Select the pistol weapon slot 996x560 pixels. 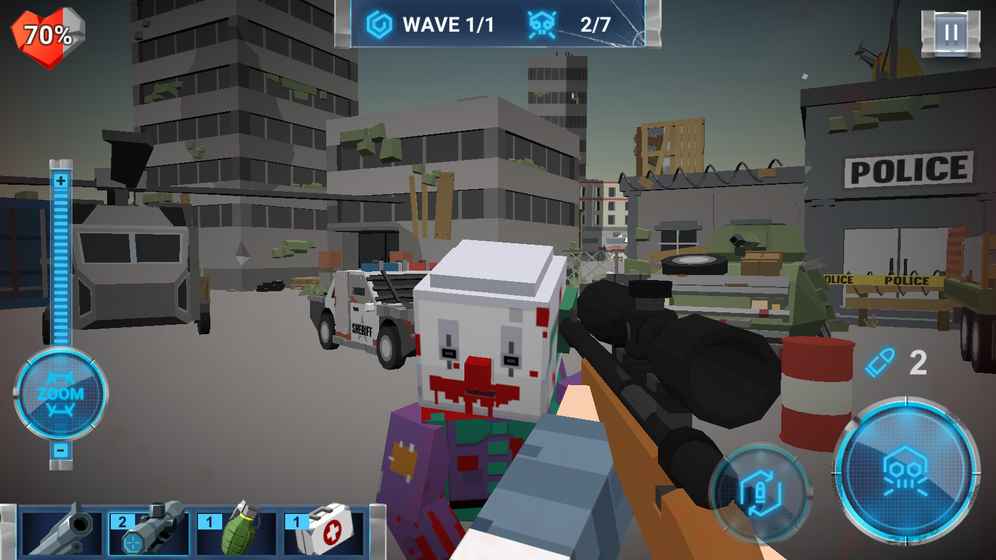61,532
